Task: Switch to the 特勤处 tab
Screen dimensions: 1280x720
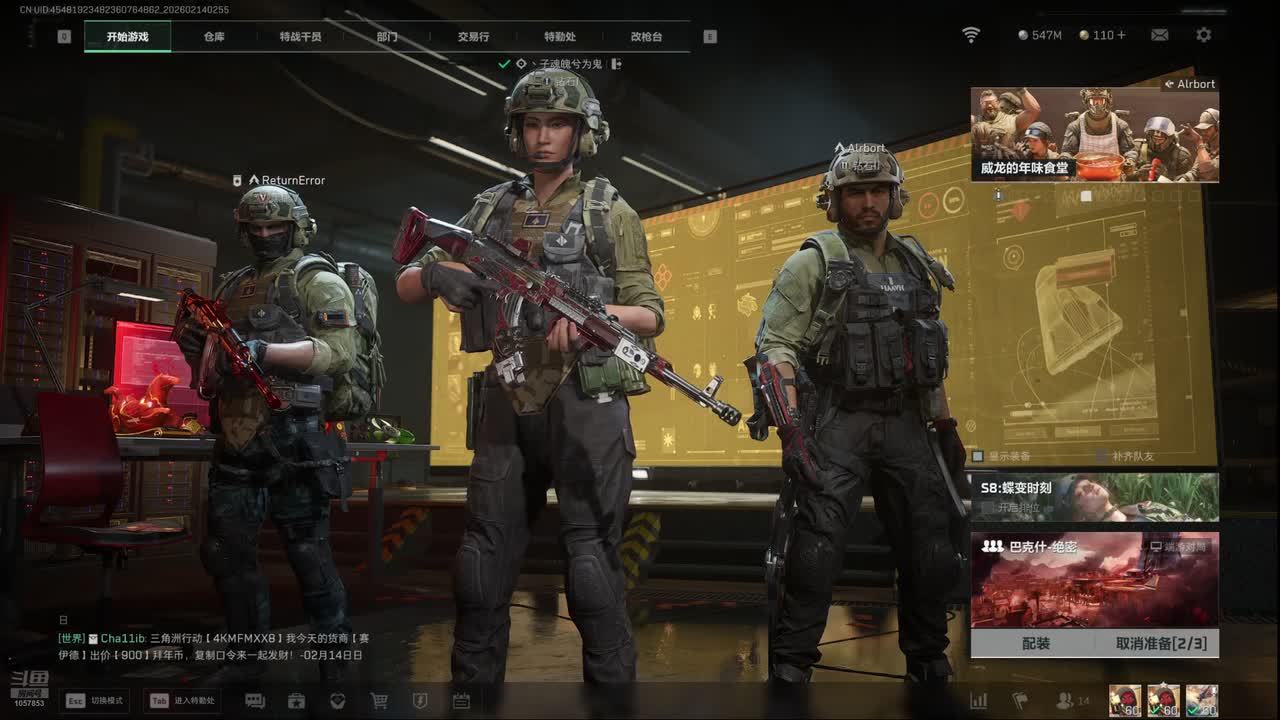Action: [x=560, y=37]
